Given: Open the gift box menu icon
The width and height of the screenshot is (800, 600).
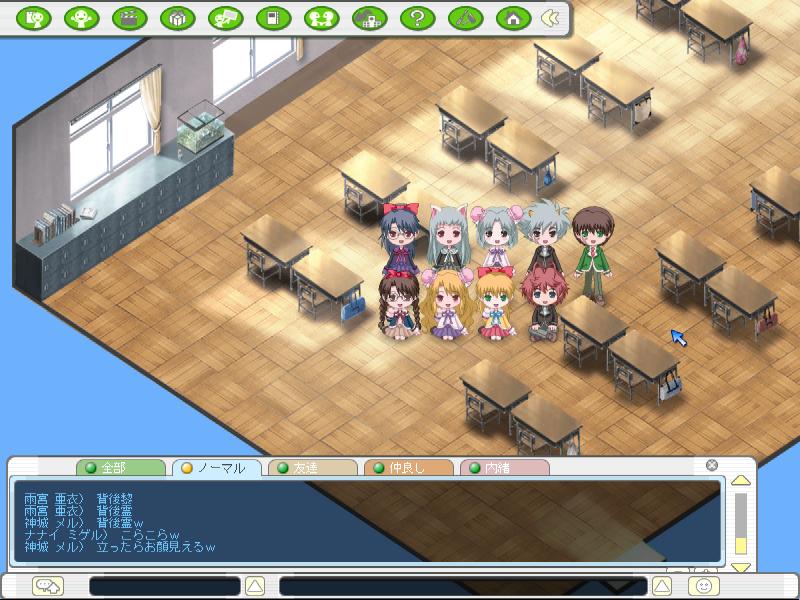Looking at the screenshot, I should (x=178, y=17).
